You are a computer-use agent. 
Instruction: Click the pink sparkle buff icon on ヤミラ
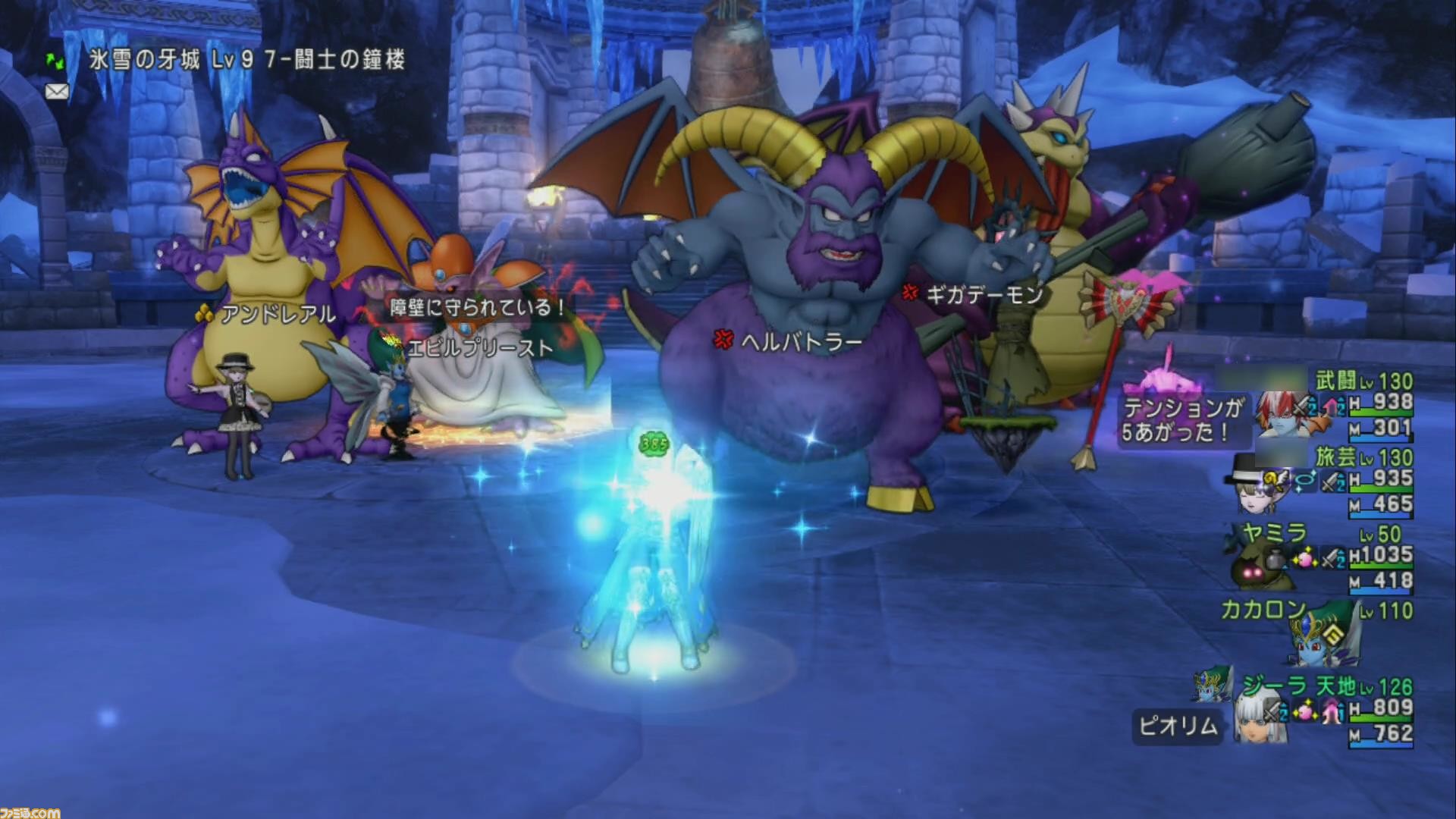(1305, 557)
